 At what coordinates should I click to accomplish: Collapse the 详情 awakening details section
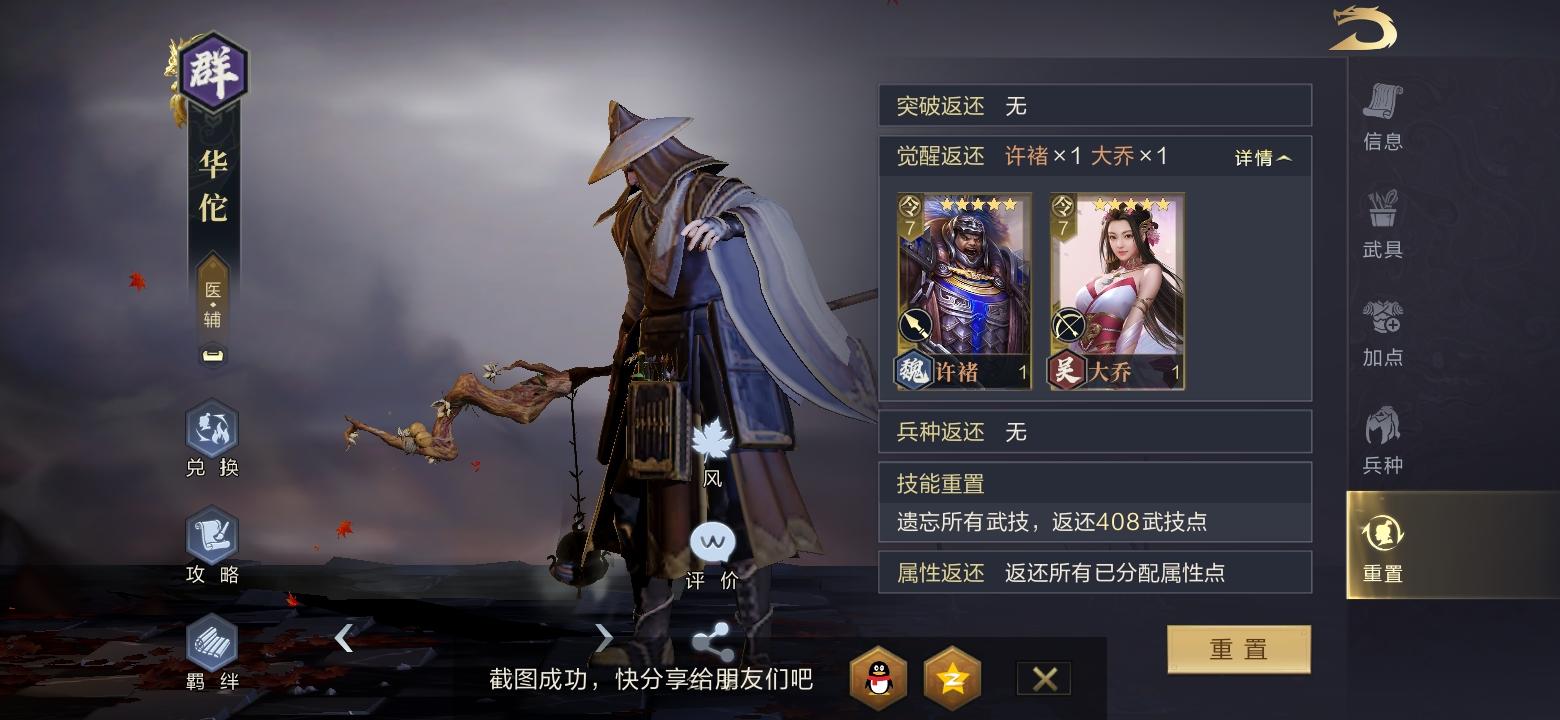click(1260, 157)
